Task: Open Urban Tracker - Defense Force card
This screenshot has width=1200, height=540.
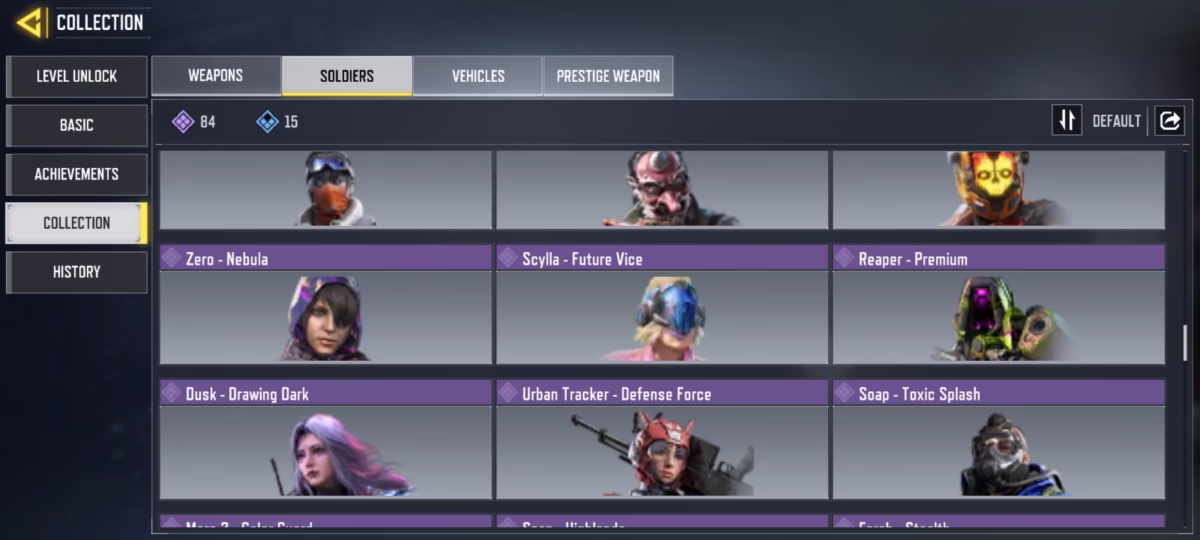Action: coord(662,440)
